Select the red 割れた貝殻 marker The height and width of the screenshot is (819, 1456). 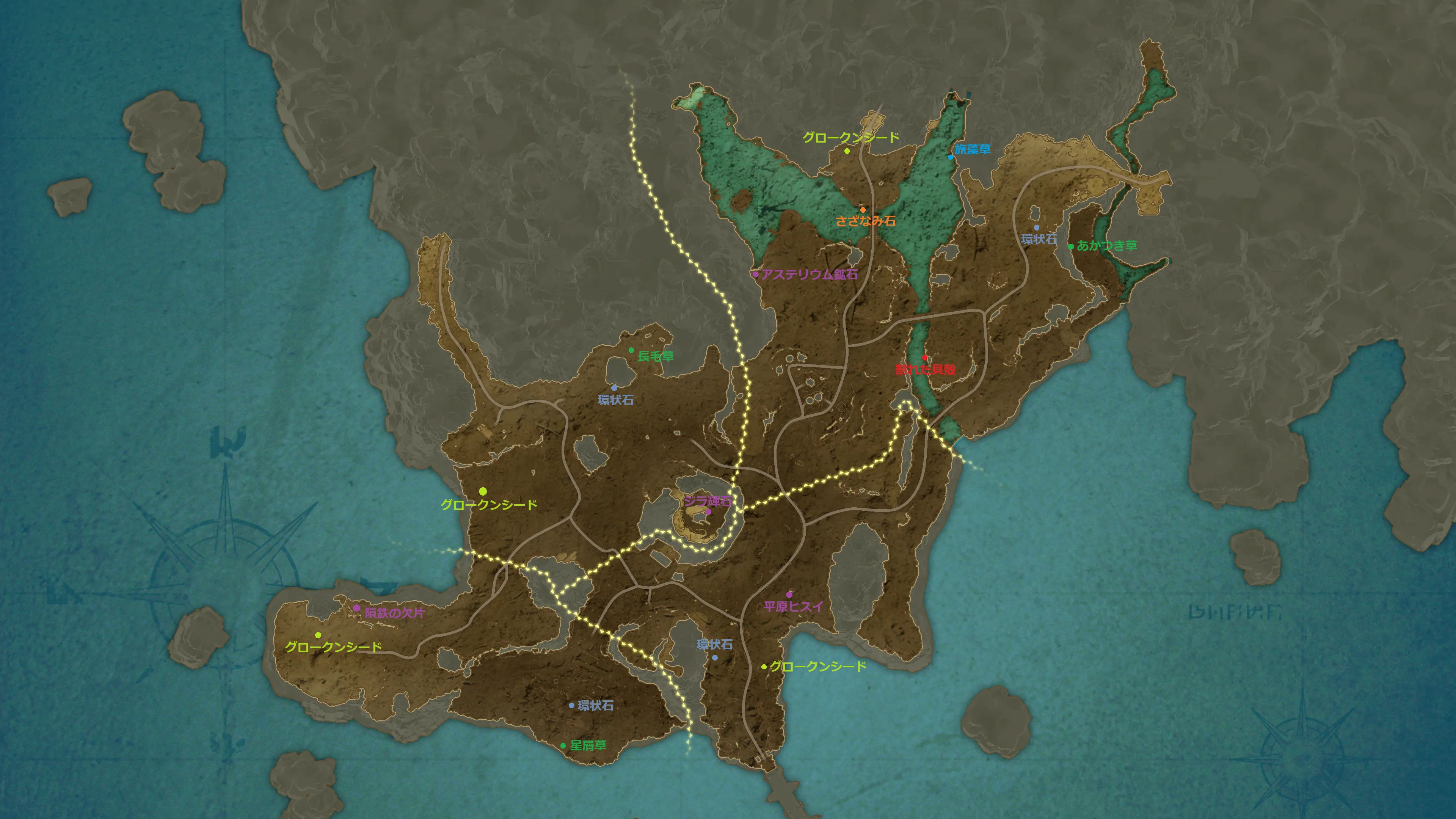point(925,358)
